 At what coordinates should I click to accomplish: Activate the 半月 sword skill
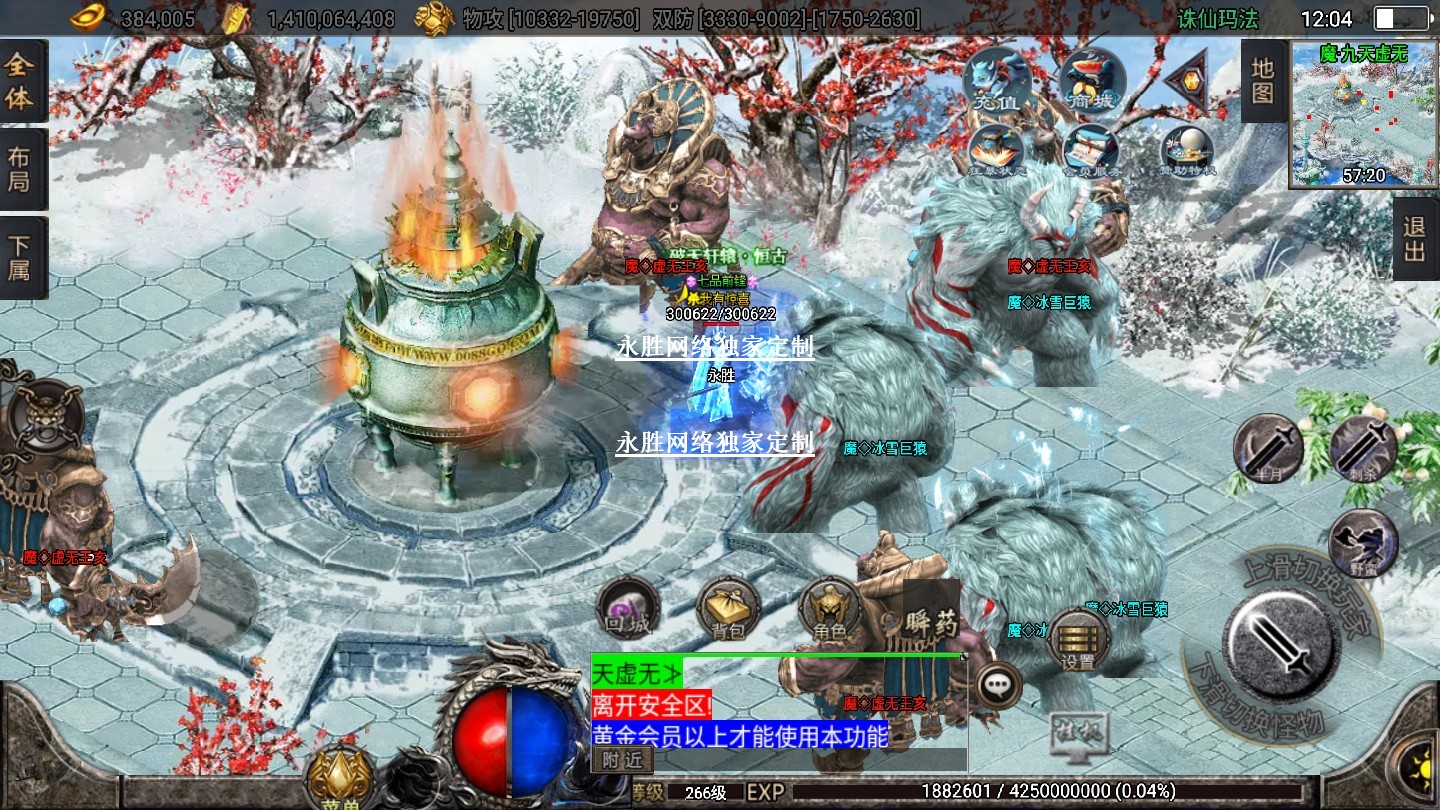coord(1267,449)
